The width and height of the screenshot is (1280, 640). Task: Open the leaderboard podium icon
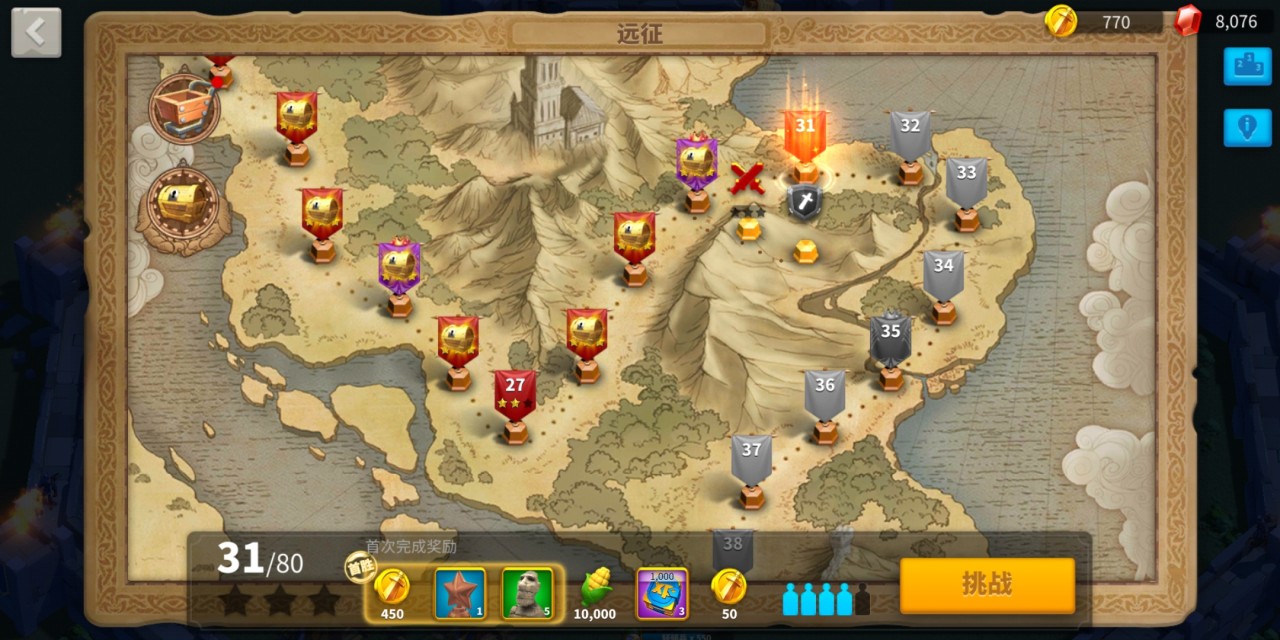point(1247,66)
